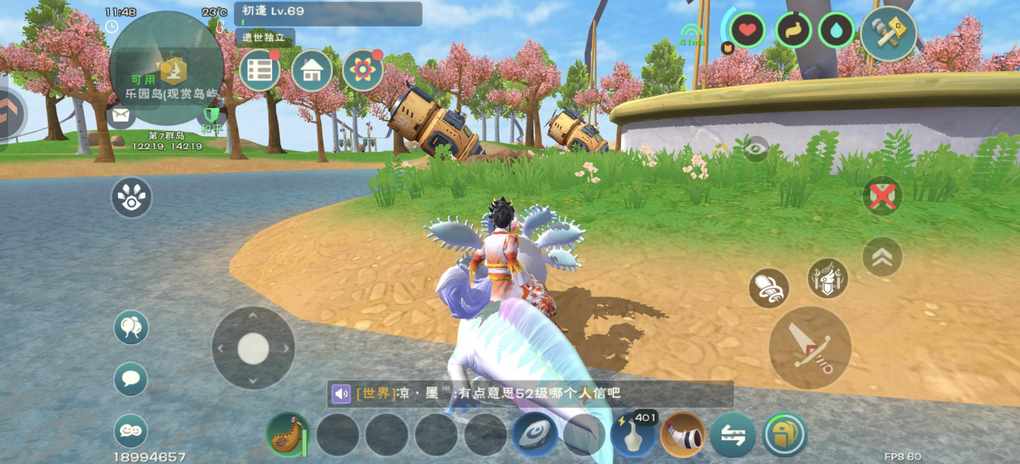This screenshot has width=1020, height=464.
Task: Check the water drop thirst icon
Action: (836, 30)
